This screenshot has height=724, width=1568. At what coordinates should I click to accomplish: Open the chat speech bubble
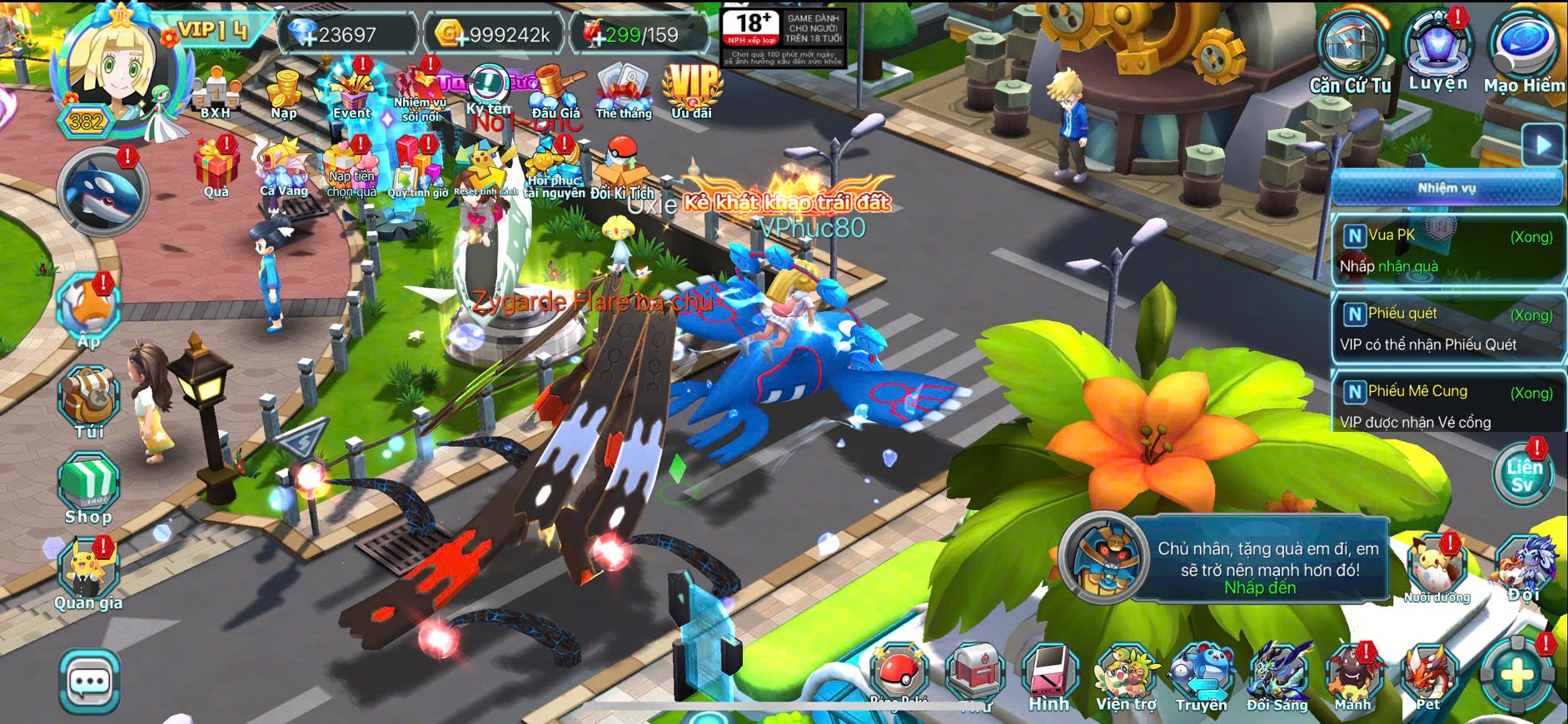89,682
